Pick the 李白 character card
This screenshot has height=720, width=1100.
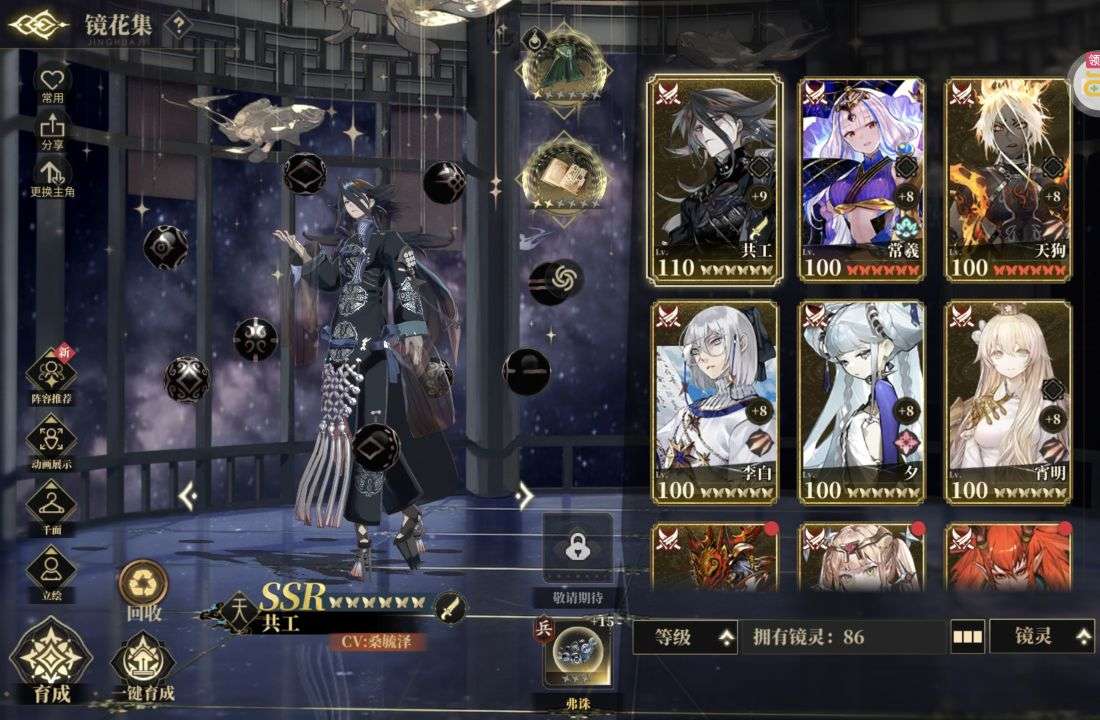tap(715, 402)
